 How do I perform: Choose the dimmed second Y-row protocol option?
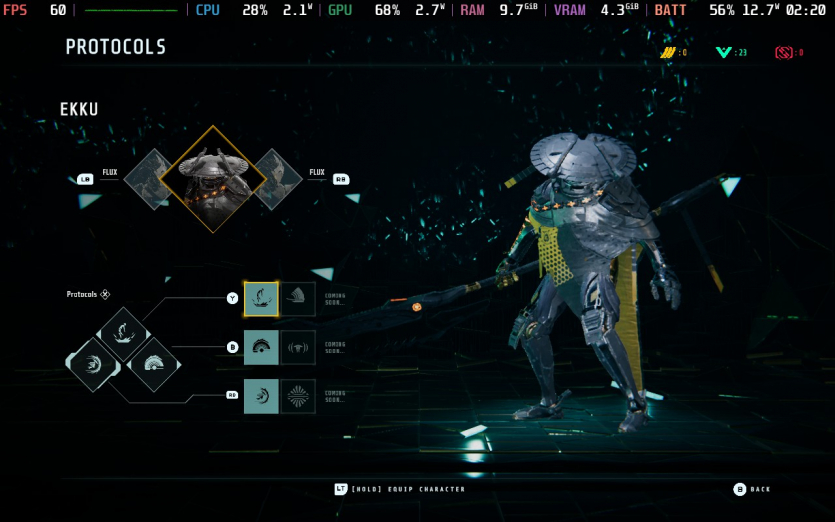pos(298,298)
